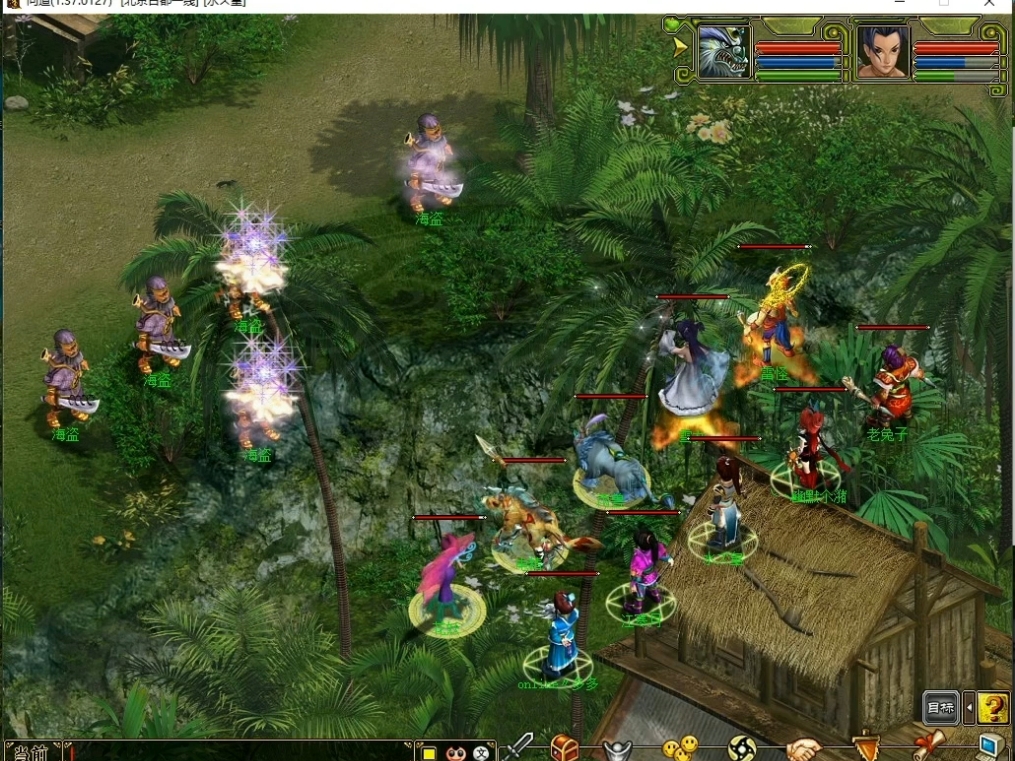This screenshot has width=1015, height=761.
Task: Open the computer monitor system icon
Action: pos(990,747)
